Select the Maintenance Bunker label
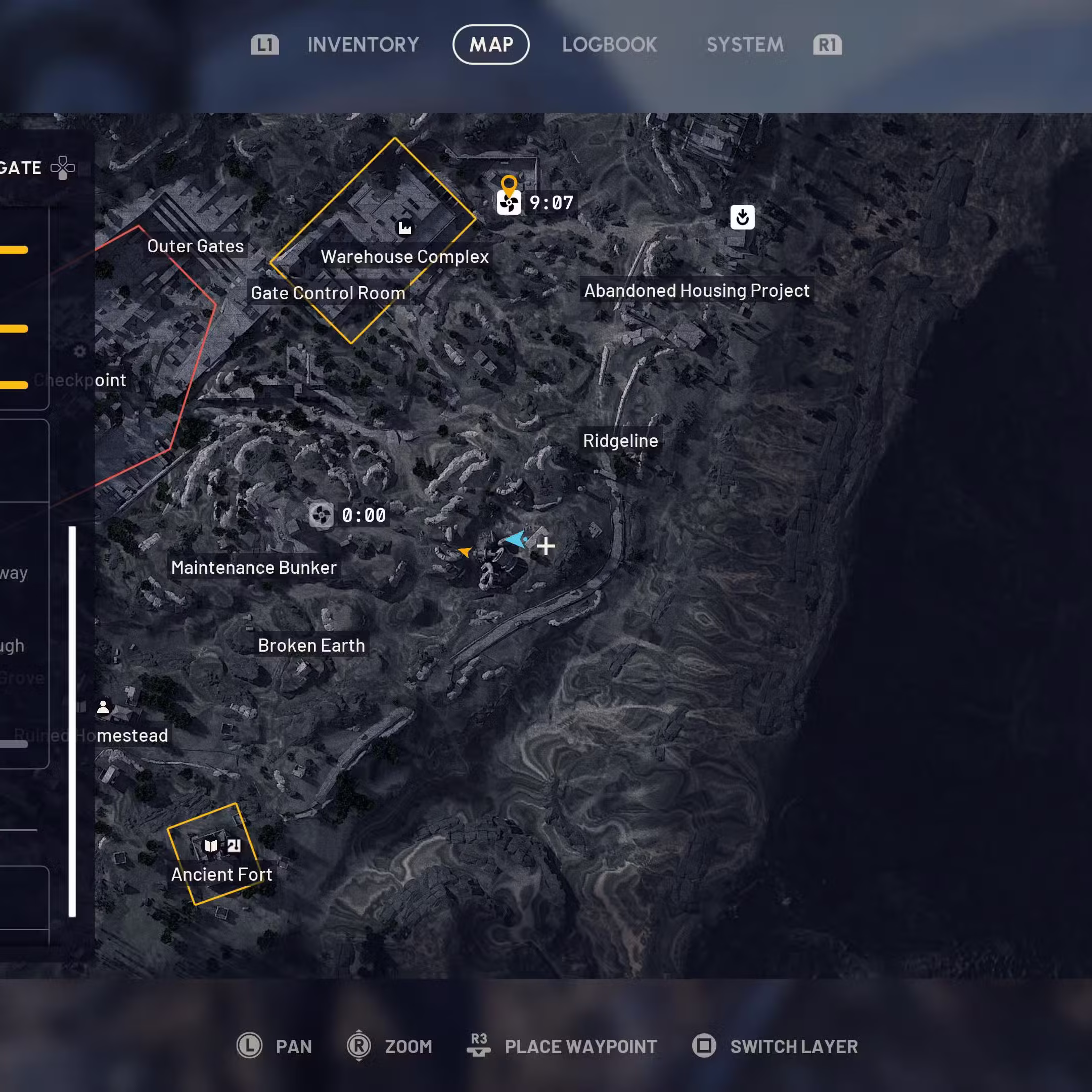Viewport: 1092px width, 1092px height. click(x=254, y=567)
